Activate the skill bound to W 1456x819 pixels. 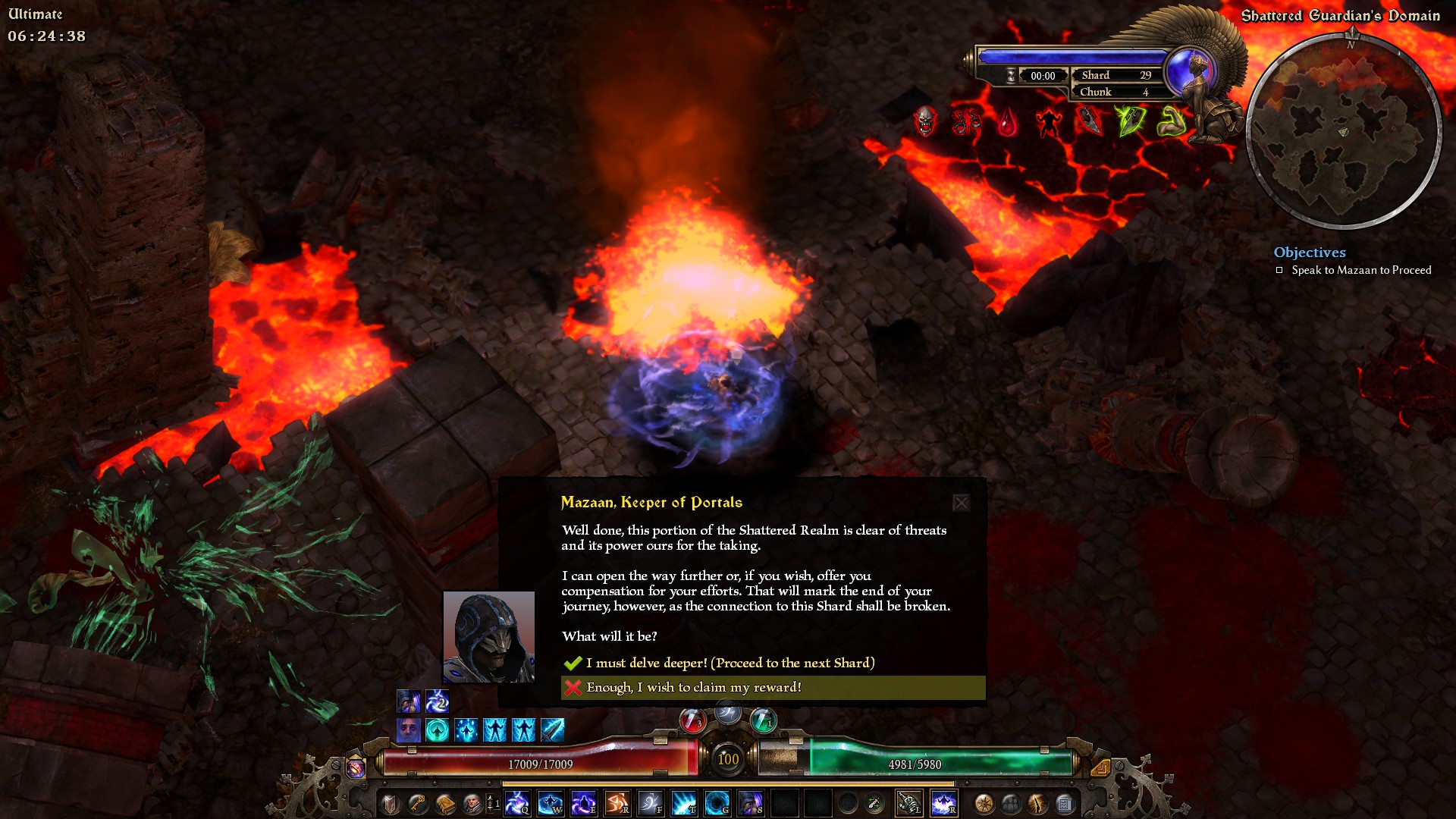[551, 803]
